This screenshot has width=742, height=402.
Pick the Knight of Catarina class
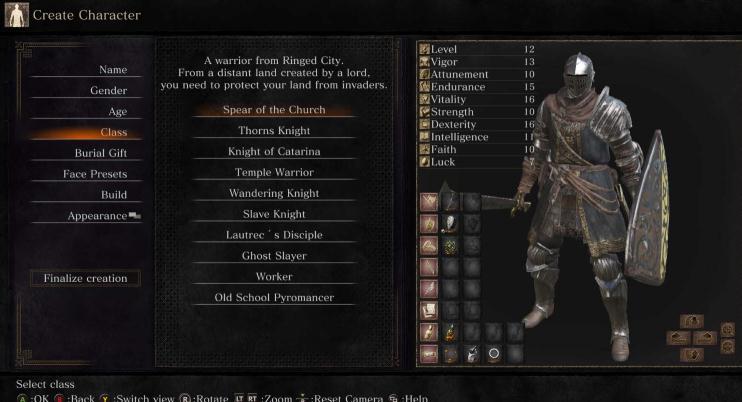pos(273,151)
